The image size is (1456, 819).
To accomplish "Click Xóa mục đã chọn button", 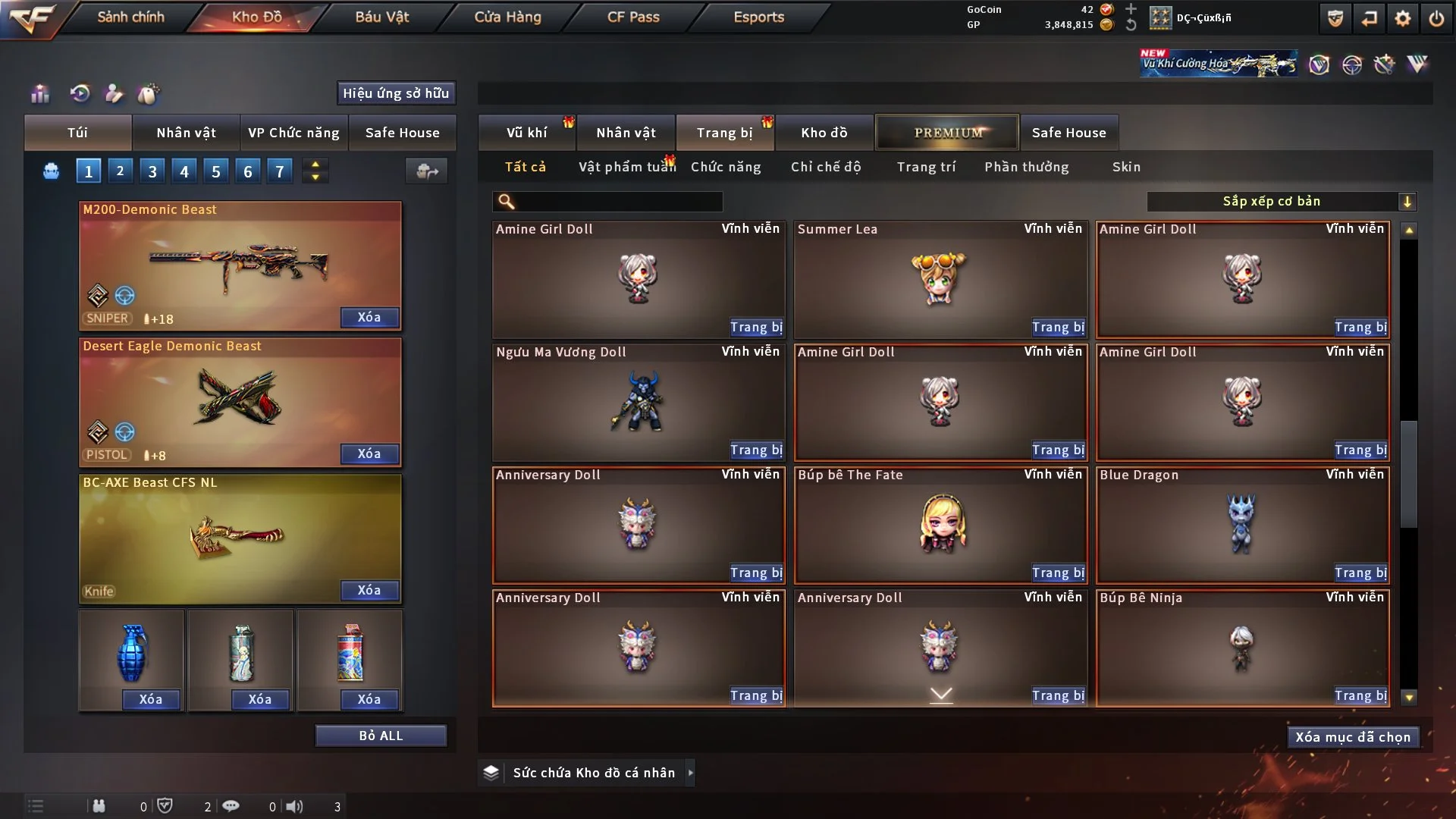I will 1353,737.
